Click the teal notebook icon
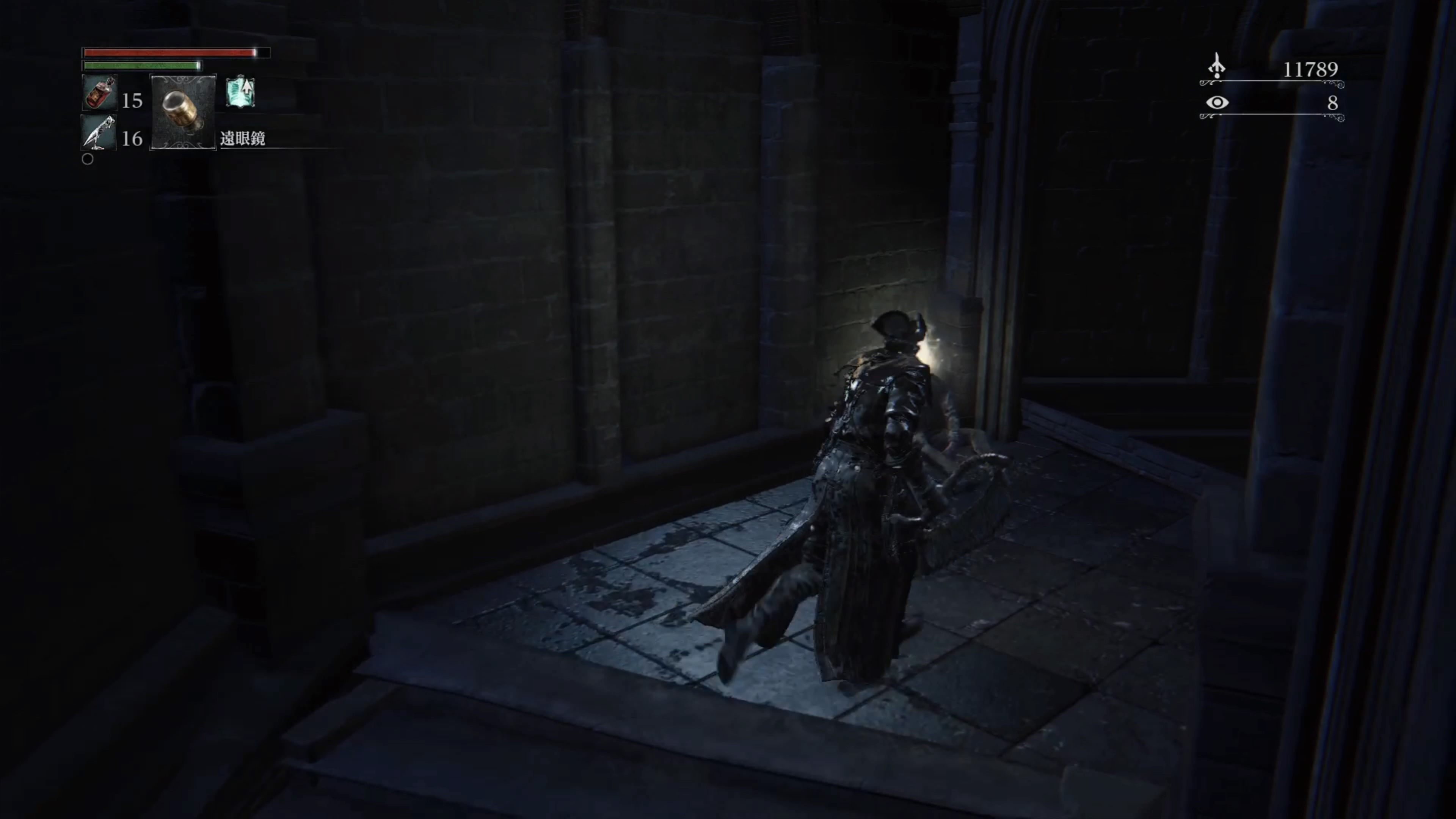The width and height of the screenshot is (1456, 819). click(x=240, y=92)
